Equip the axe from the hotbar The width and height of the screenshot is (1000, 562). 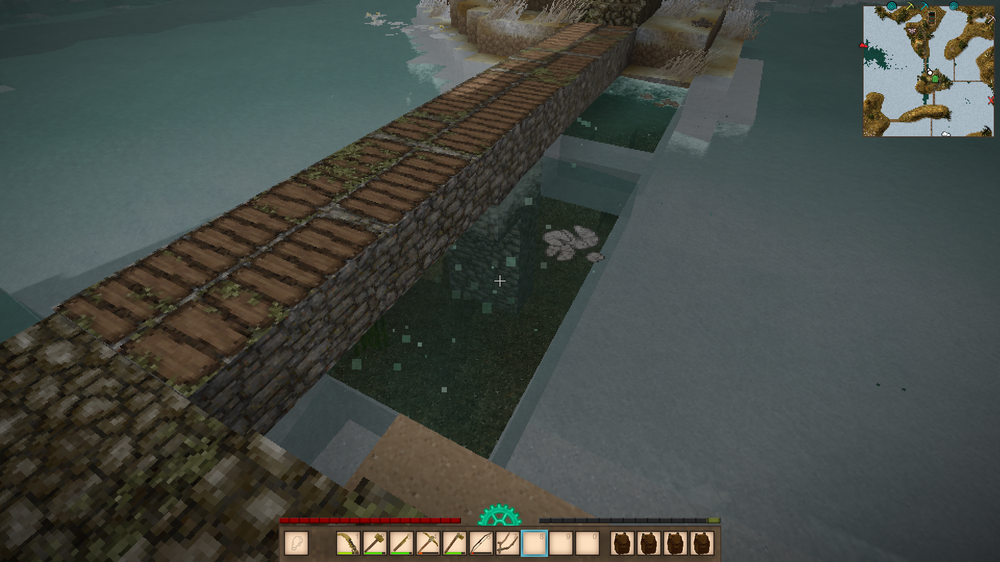pos(454,544)
